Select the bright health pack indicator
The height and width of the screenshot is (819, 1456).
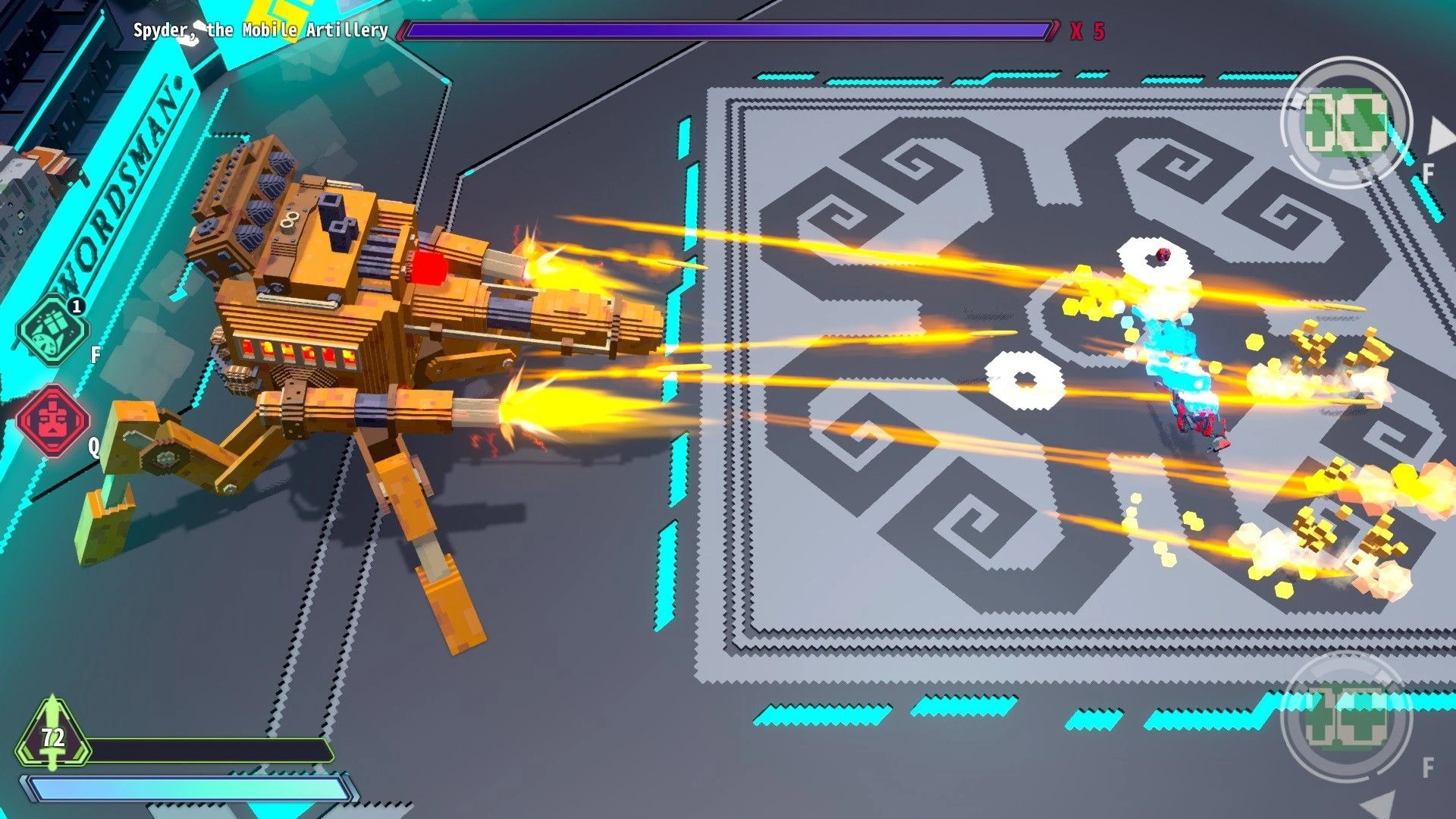click(x=1345, y=123)
